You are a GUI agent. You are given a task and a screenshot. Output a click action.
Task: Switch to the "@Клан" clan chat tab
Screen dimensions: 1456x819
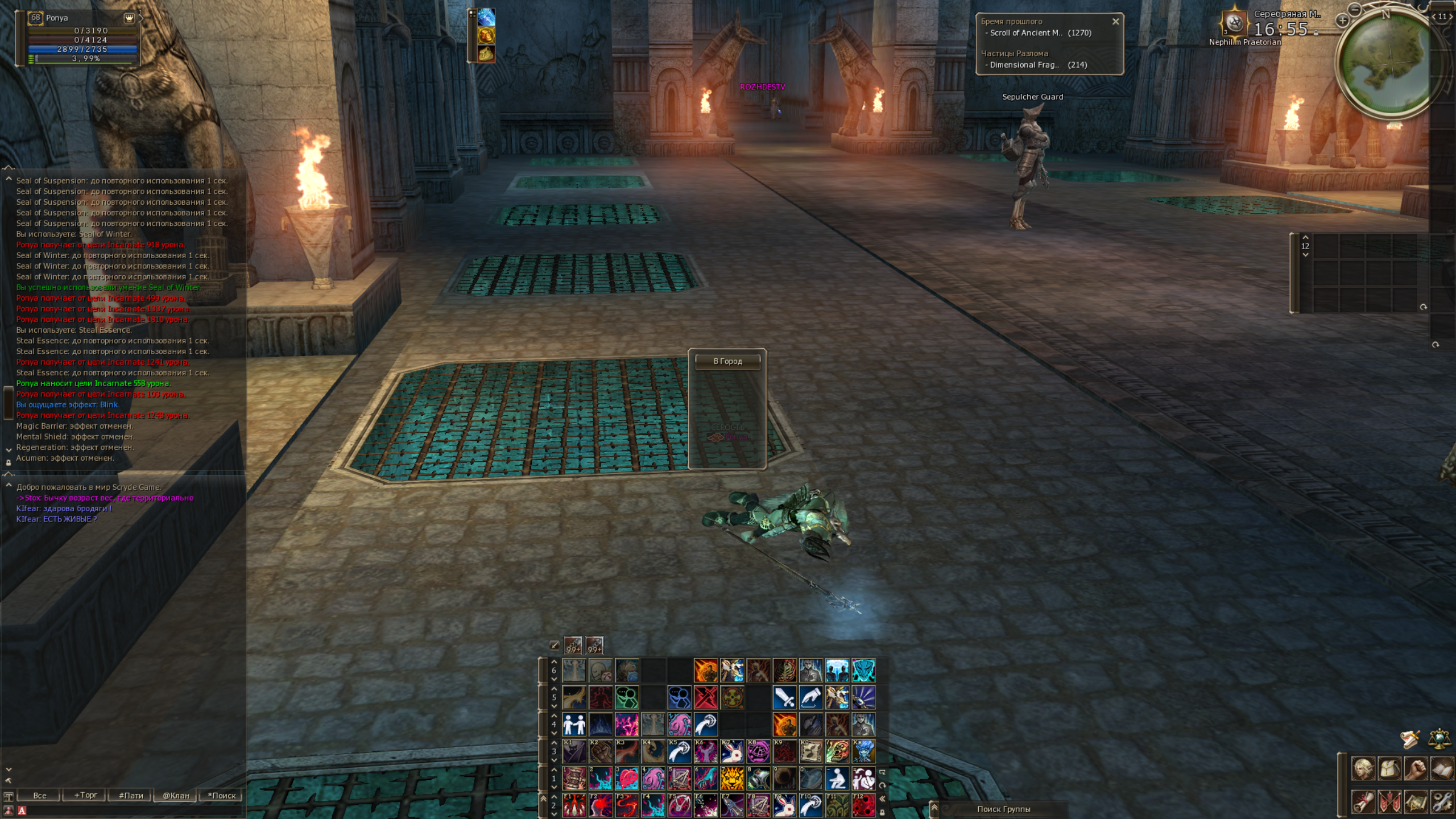pyautogui.click(x=176, y=795)
